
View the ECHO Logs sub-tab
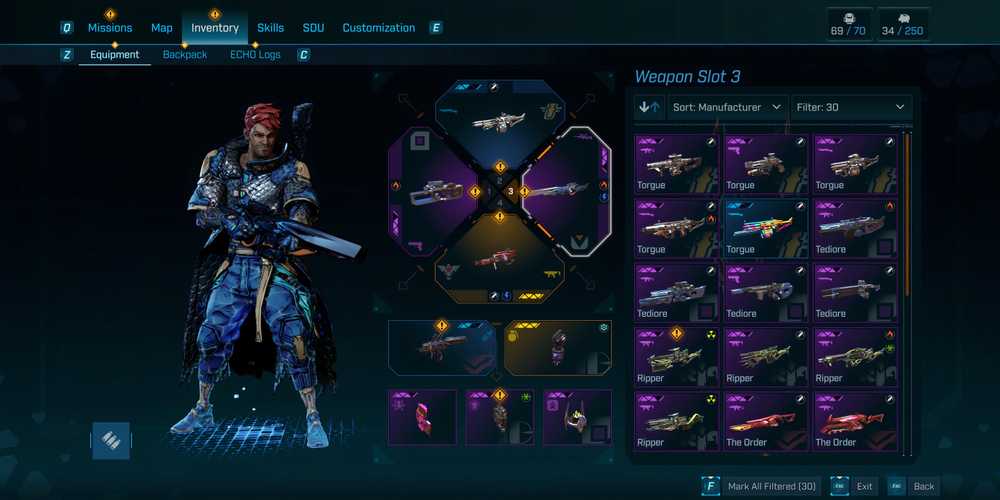click(255, 55)
